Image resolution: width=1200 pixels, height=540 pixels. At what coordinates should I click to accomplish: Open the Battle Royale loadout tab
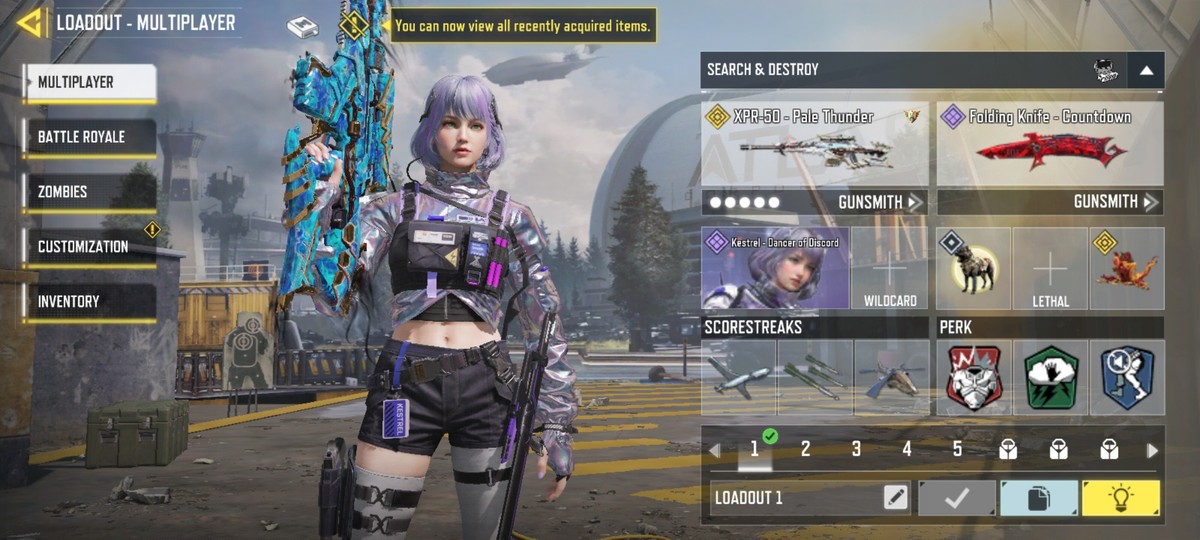pyautogui.click(x=90, y=137)
